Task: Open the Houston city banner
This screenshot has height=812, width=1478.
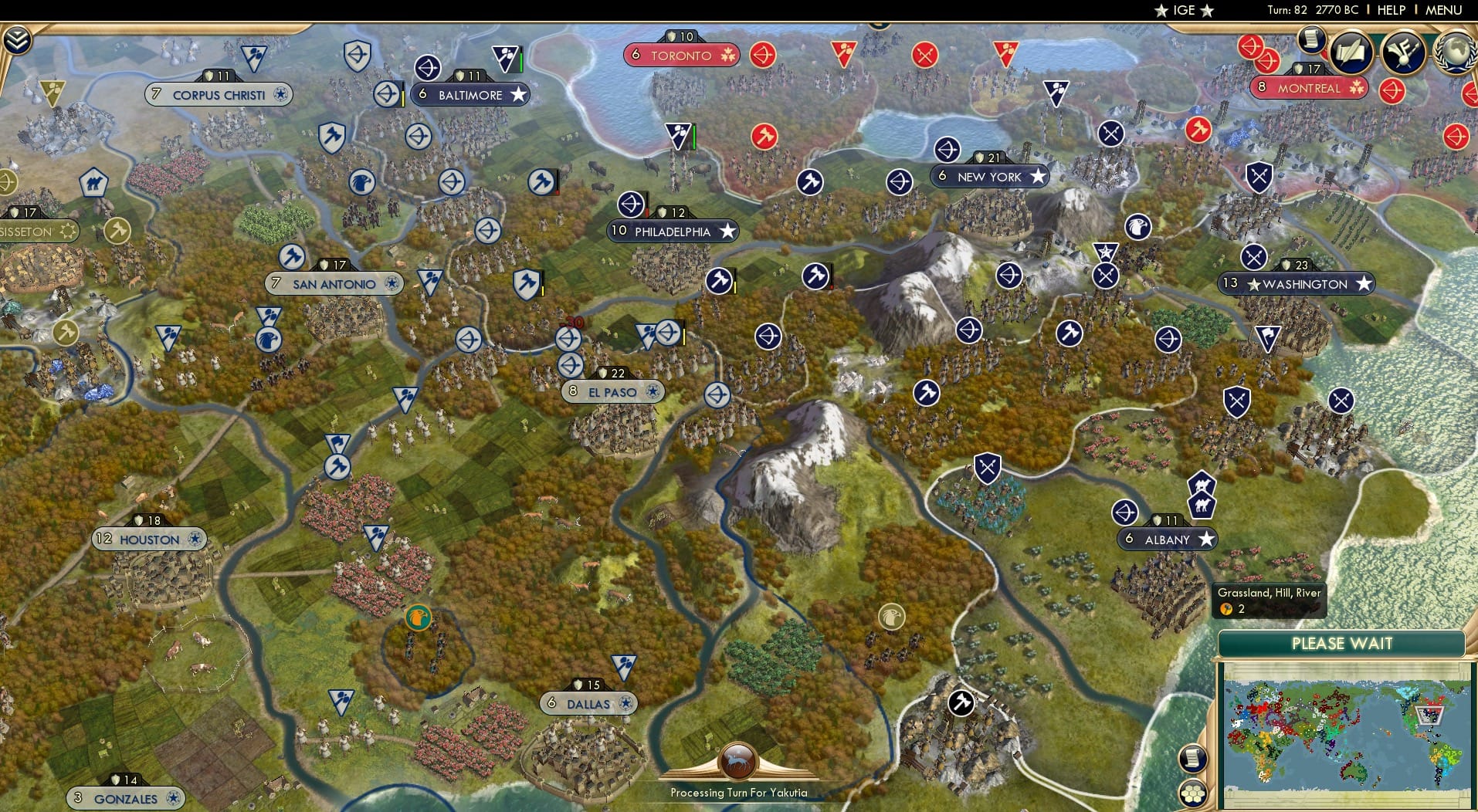Action: 149,539
